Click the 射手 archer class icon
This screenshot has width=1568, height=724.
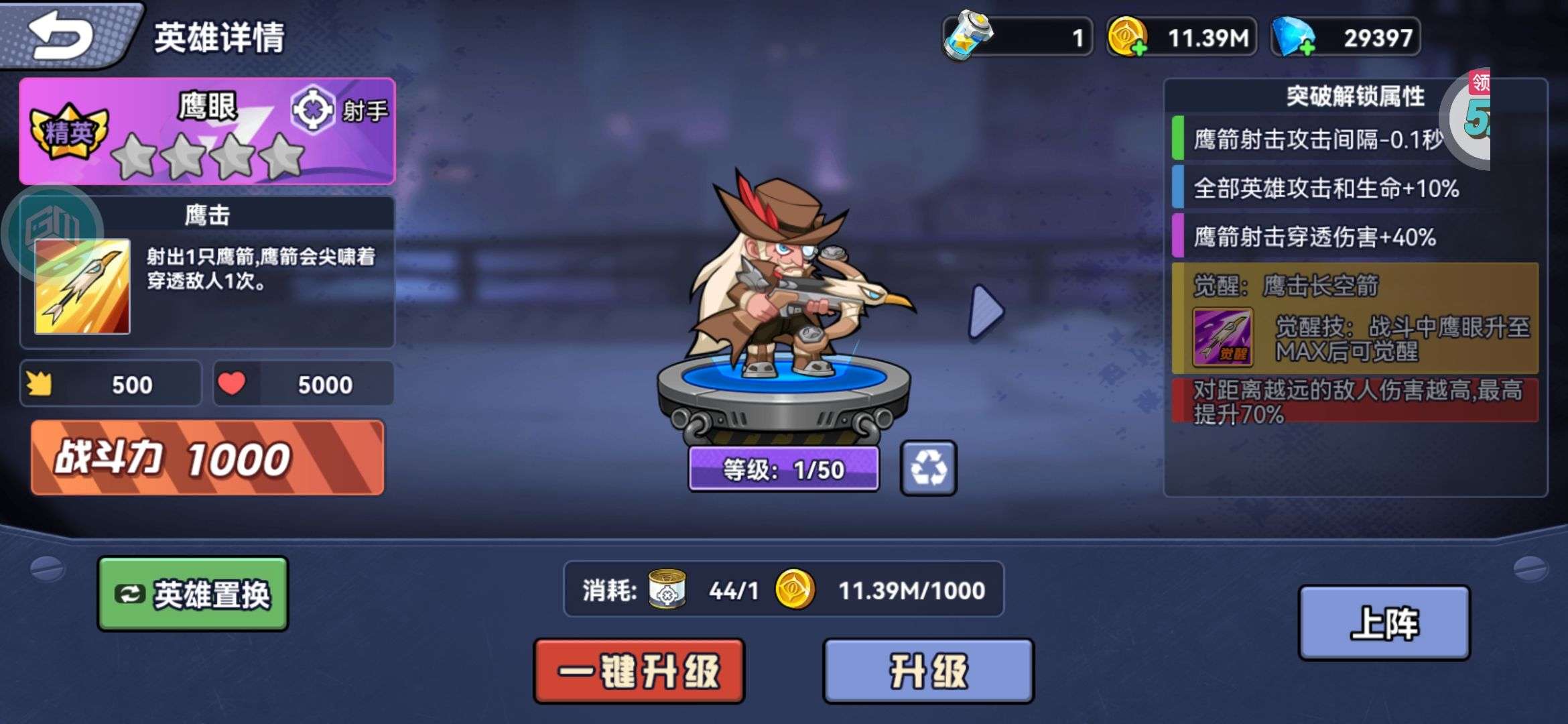coord(312,110)
